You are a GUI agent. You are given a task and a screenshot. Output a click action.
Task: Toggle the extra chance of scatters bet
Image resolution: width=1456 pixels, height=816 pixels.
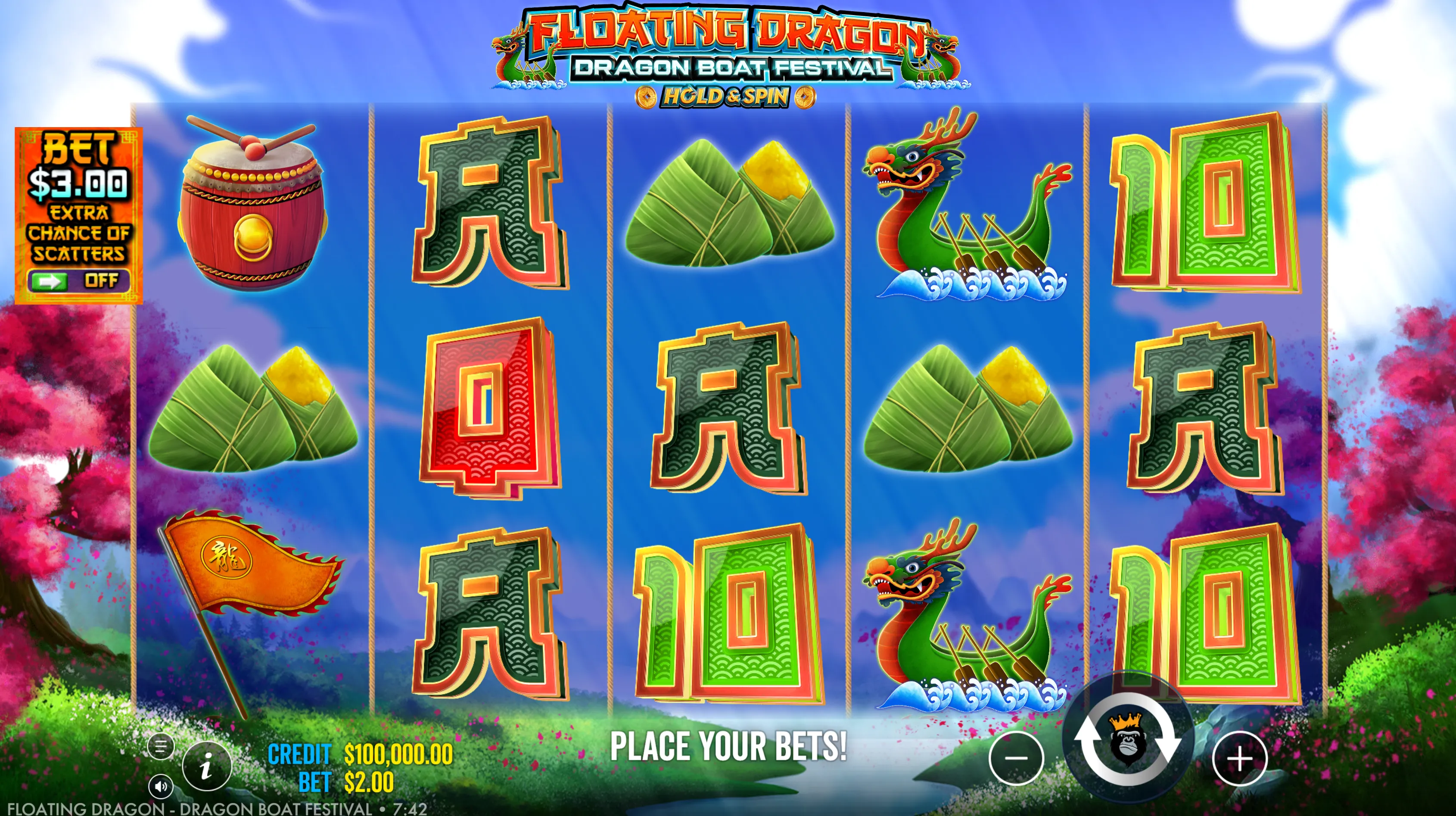click(x=78, y=280)
